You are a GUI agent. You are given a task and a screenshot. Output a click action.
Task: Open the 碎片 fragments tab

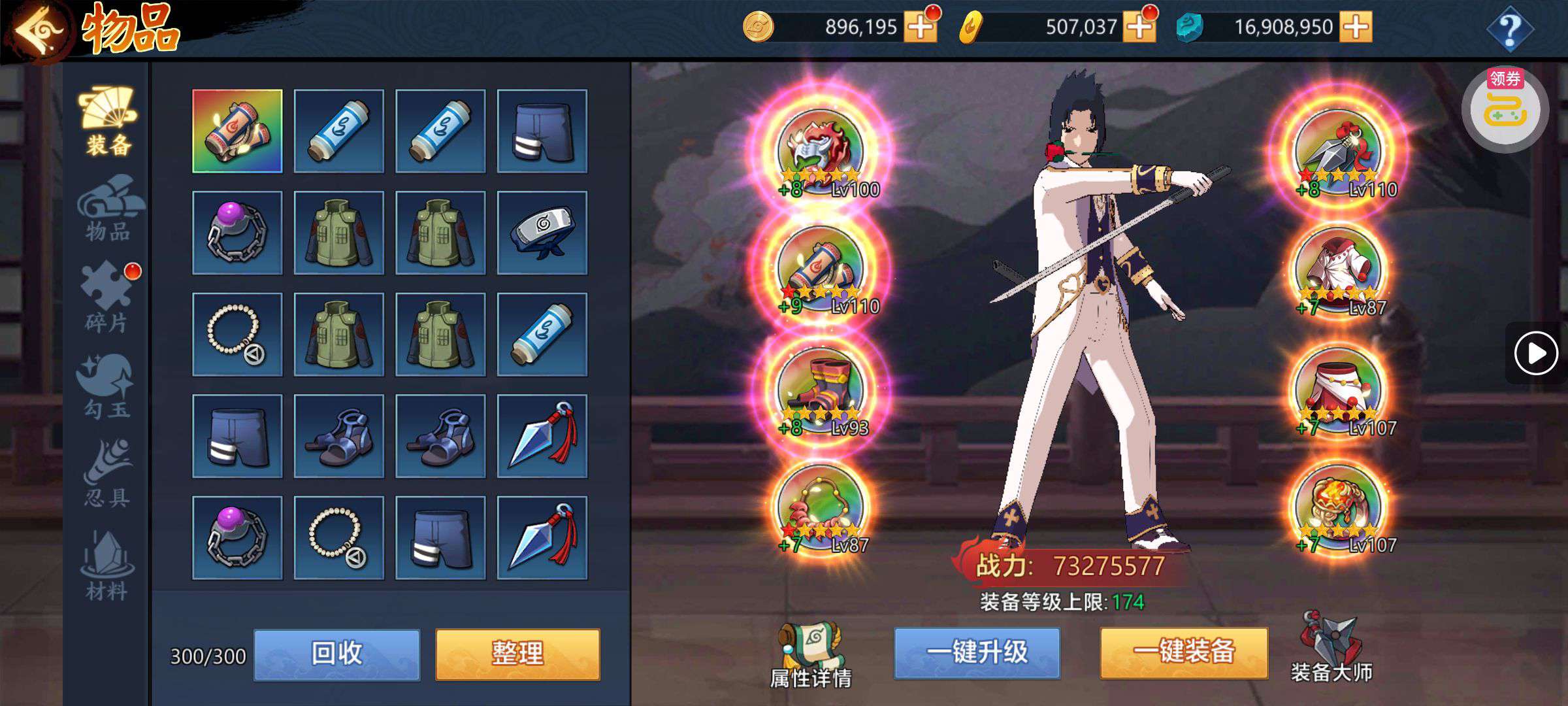click(x=108, y=297)
